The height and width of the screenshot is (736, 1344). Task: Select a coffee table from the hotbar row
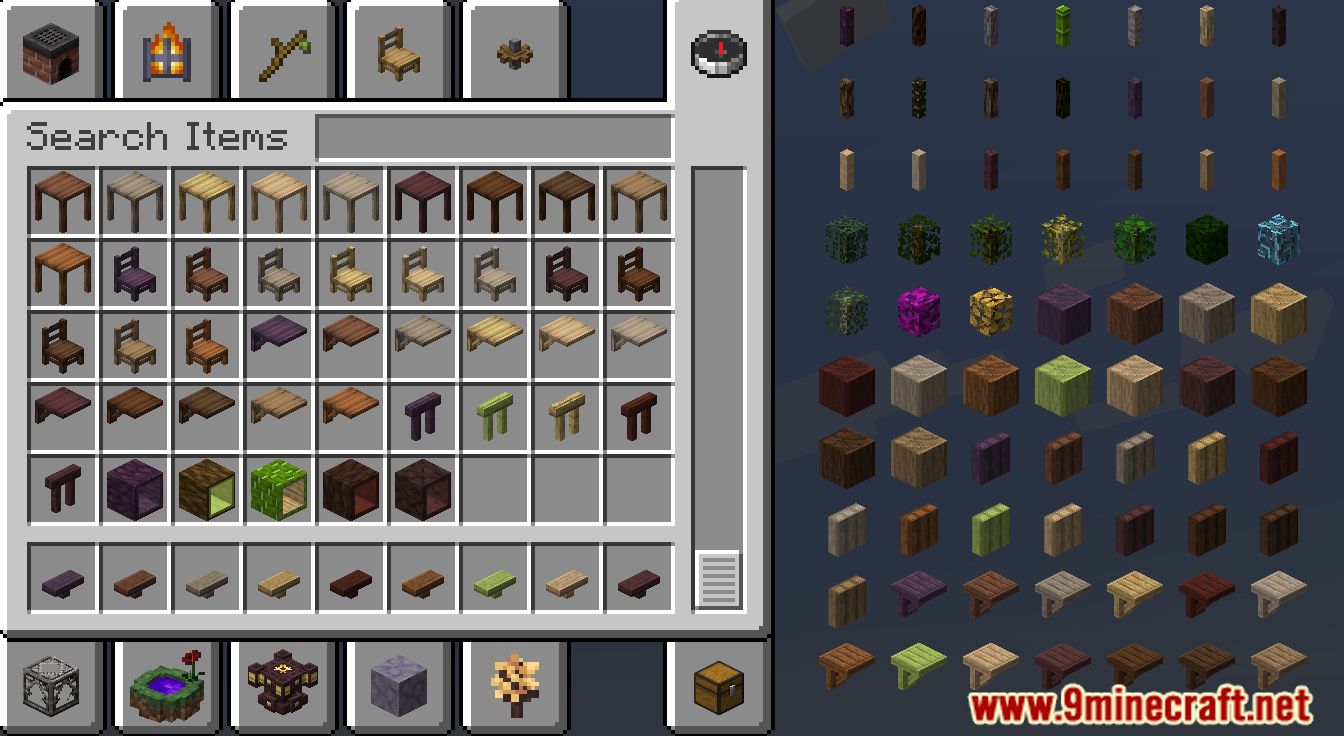(x=63, y=580)
